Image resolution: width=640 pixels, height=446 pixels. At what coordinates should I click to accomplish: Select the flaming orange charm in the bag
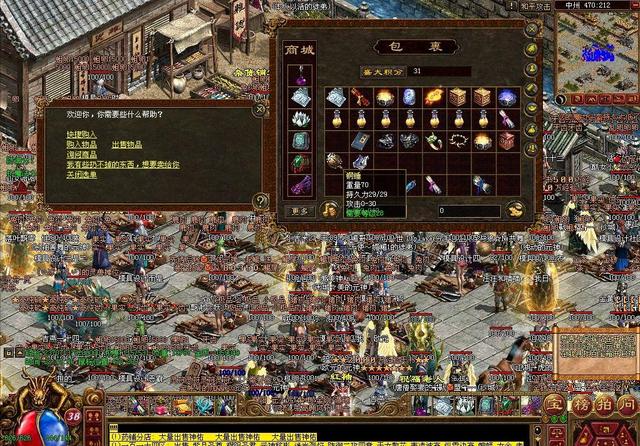coord(433,97)
